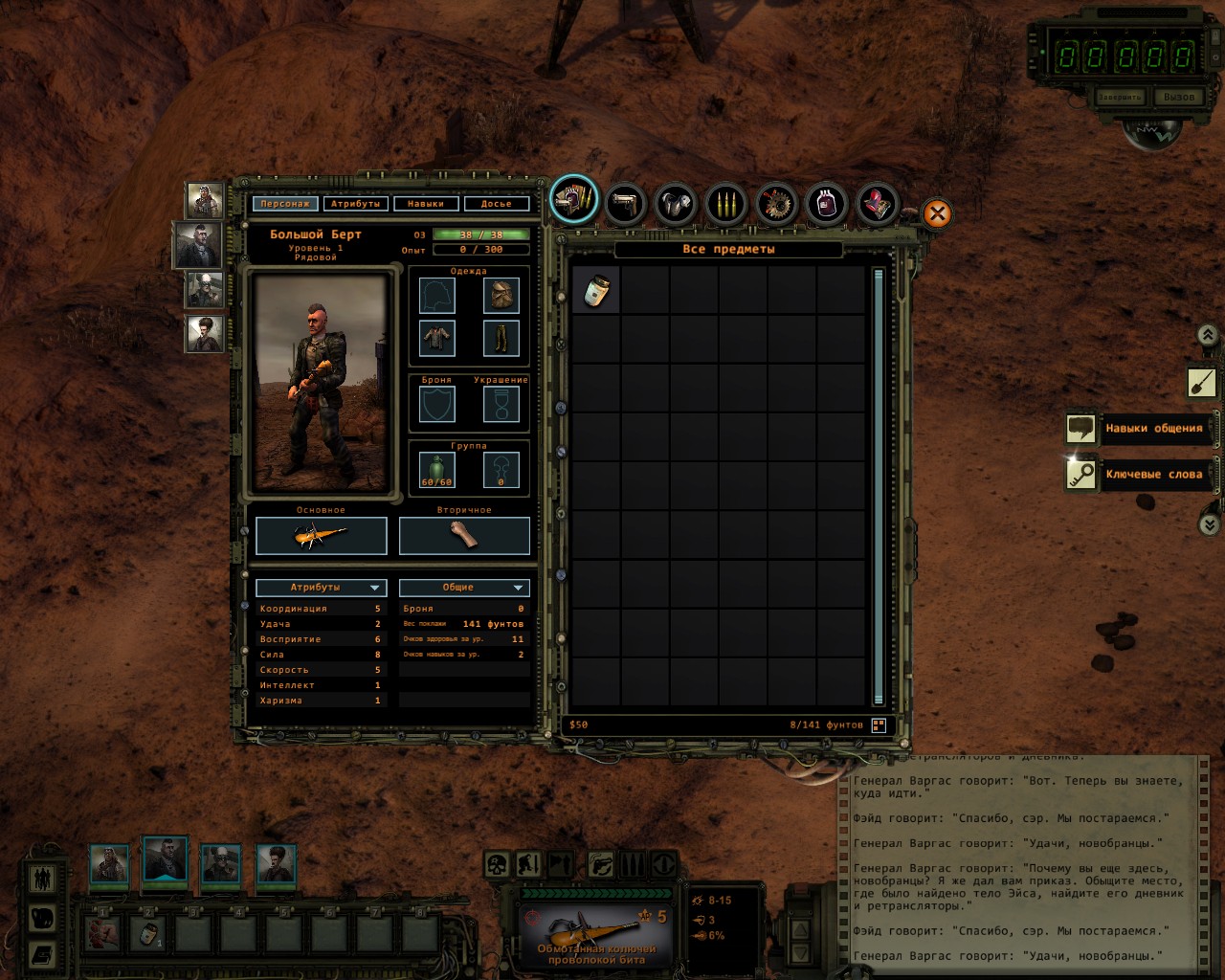The image size is (1225, 980).
Task: Open the Навыки tab
Action: point(425,204)
